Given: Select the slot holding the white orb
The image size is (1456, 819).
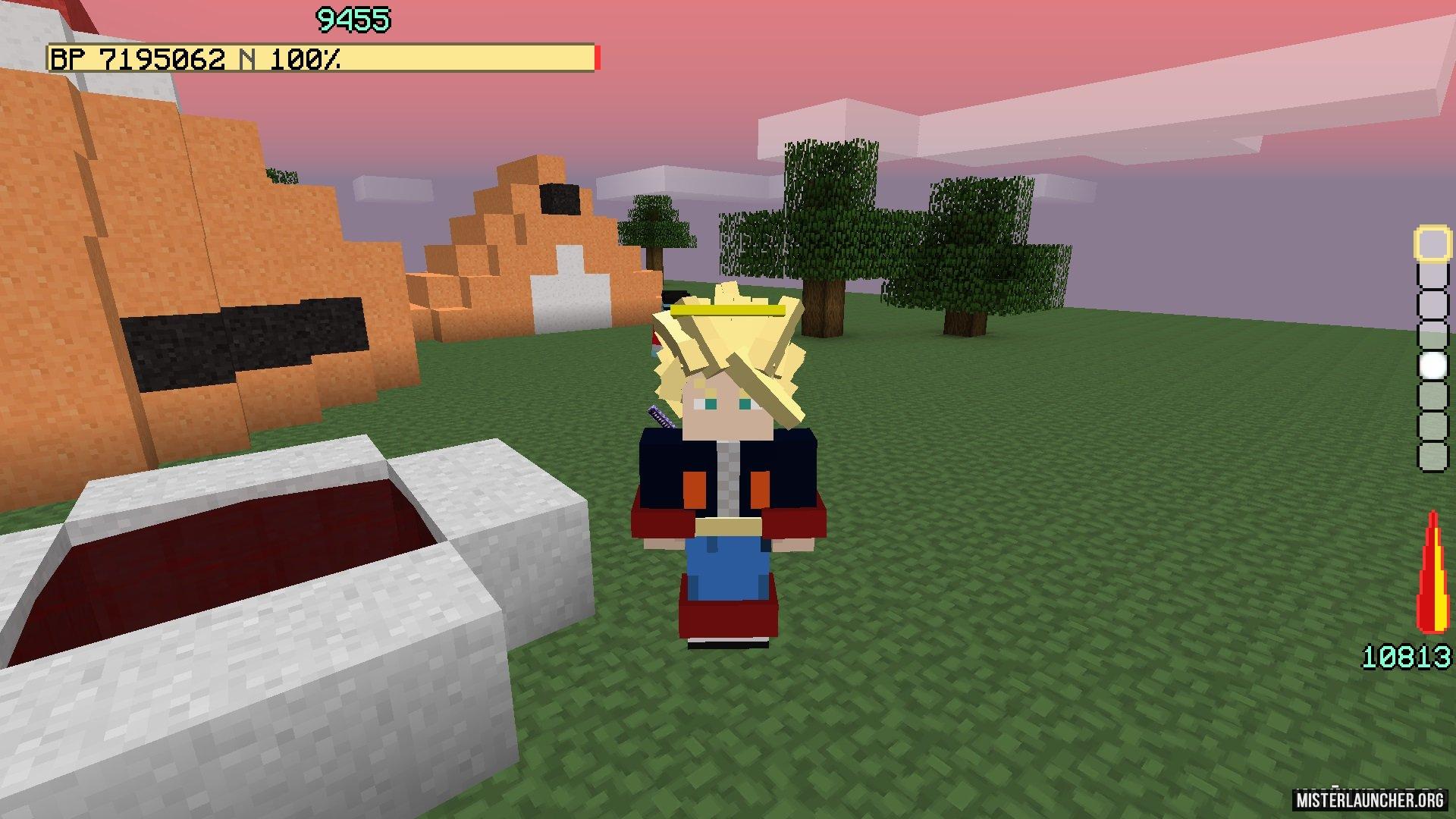Looking at the screenshot, I should click(1432, 366).
